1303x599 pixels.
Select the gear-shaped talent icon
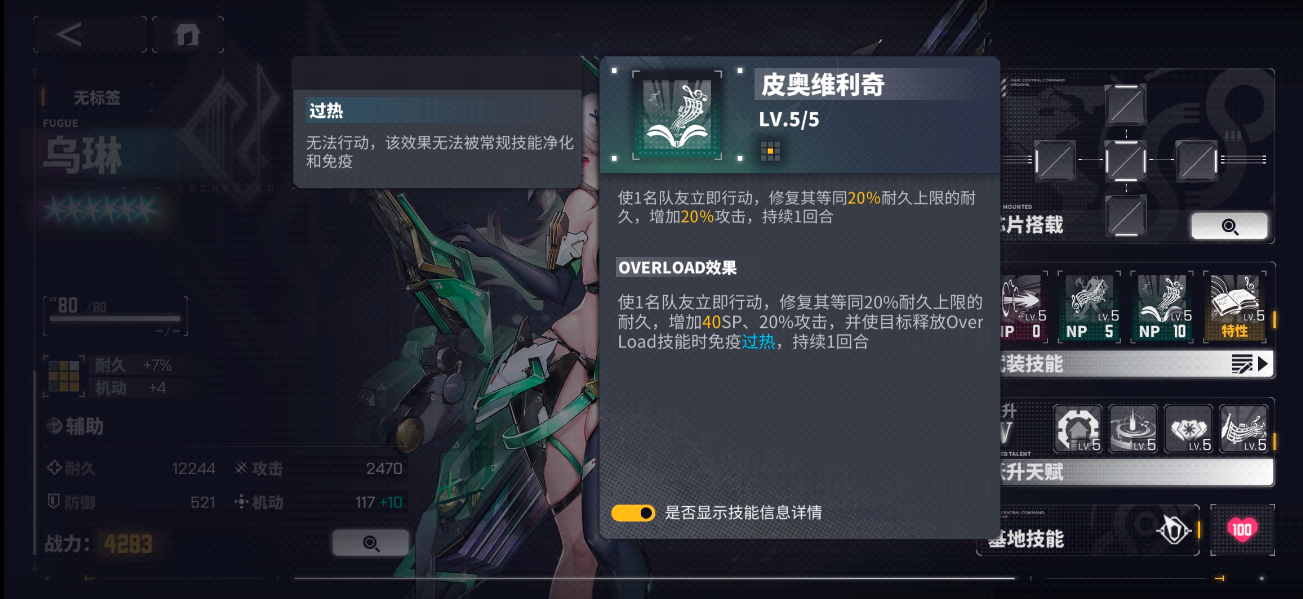click(1078, 429)
